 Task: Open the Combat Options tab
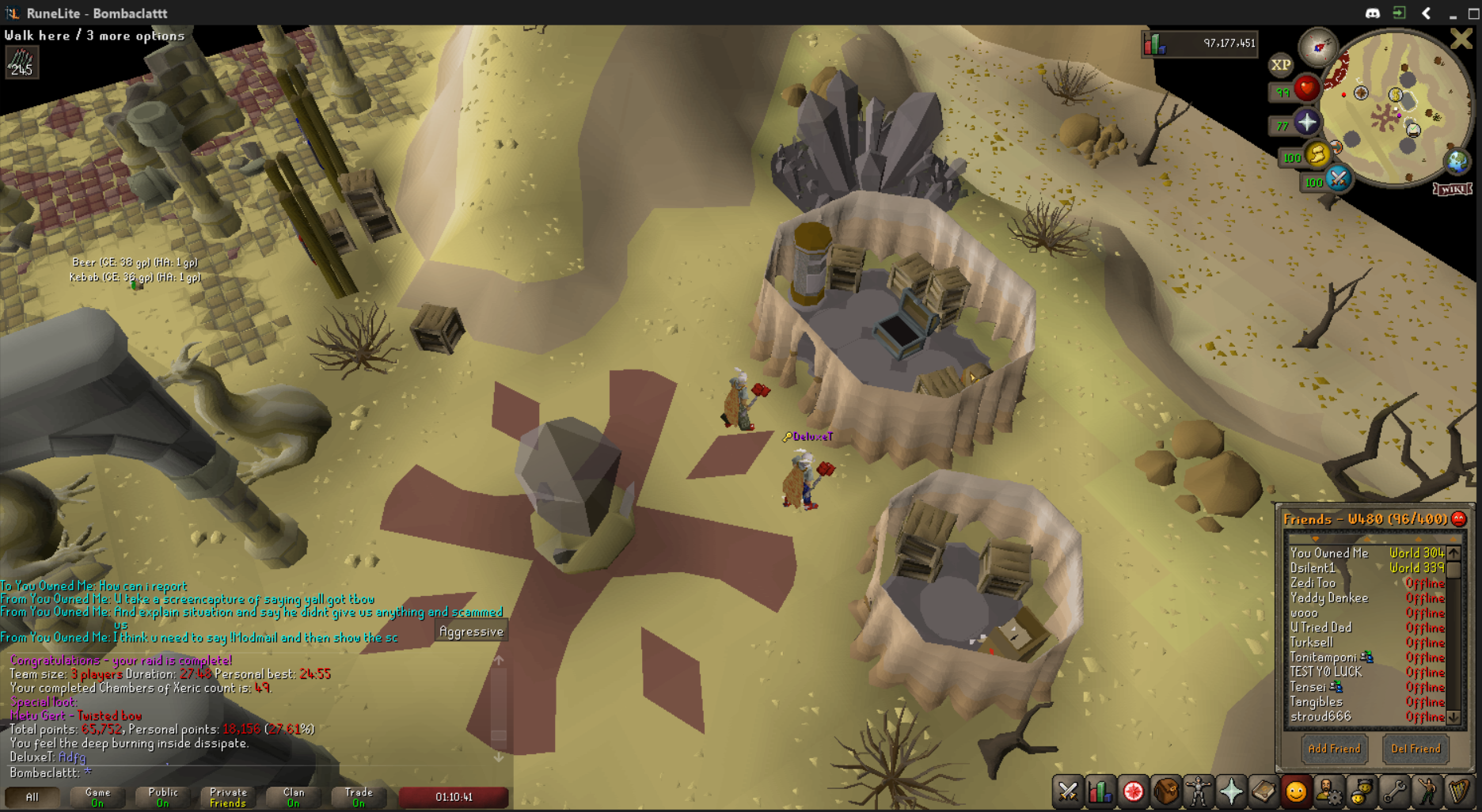(1068, 791)
